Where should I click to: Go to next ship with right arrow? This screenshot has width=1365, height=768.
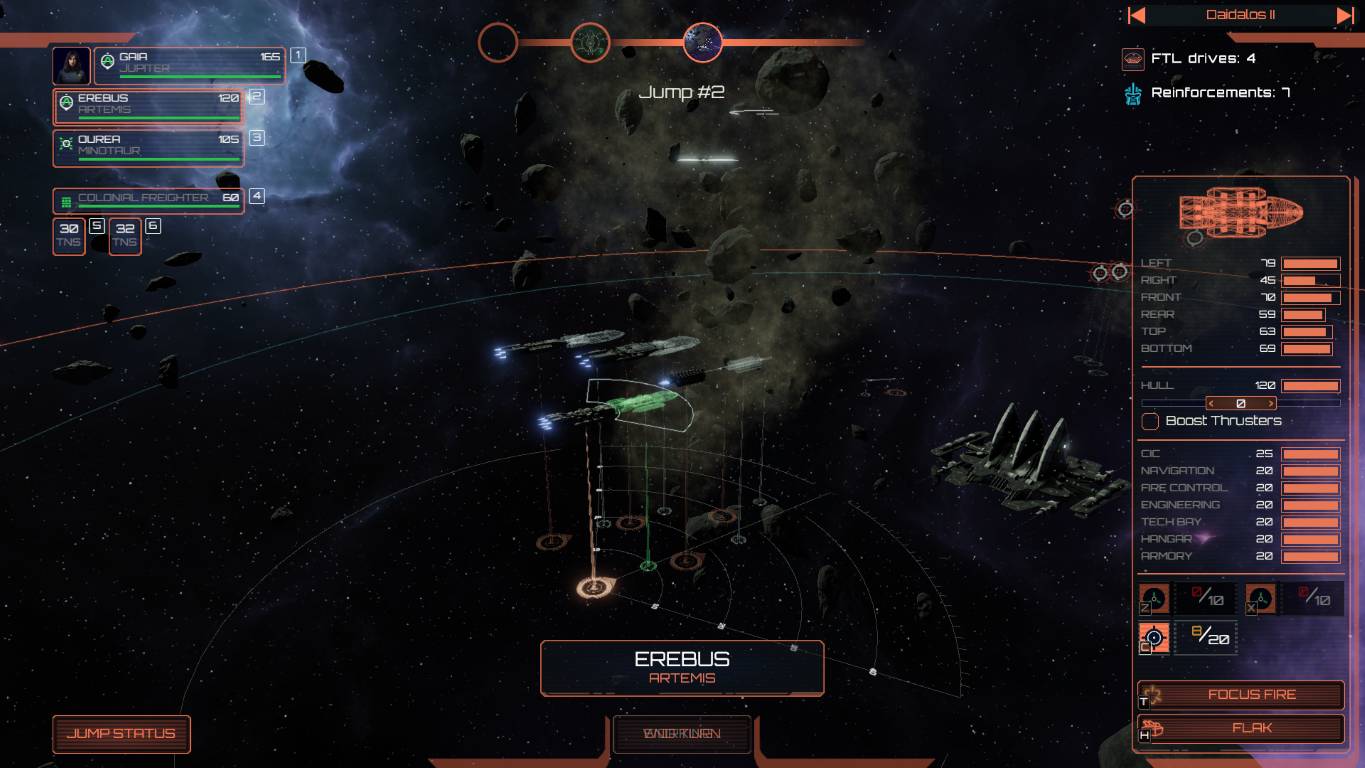1345,15
